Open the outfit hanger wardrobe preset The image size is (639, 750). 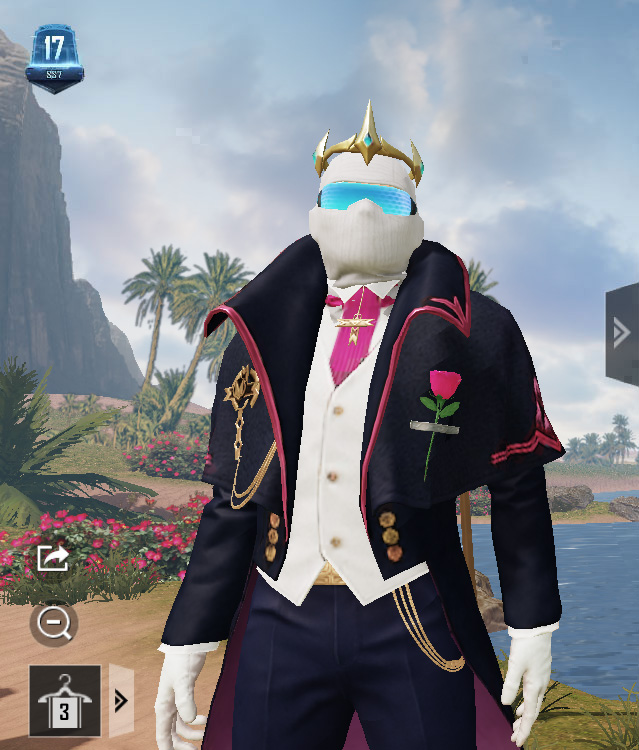(65, 699)
